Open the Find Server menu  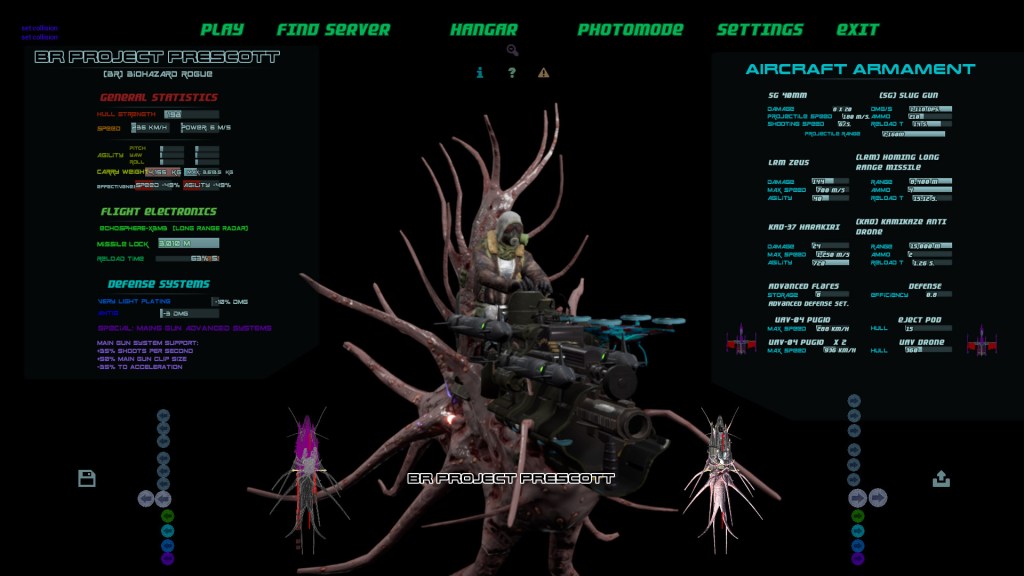333,30
